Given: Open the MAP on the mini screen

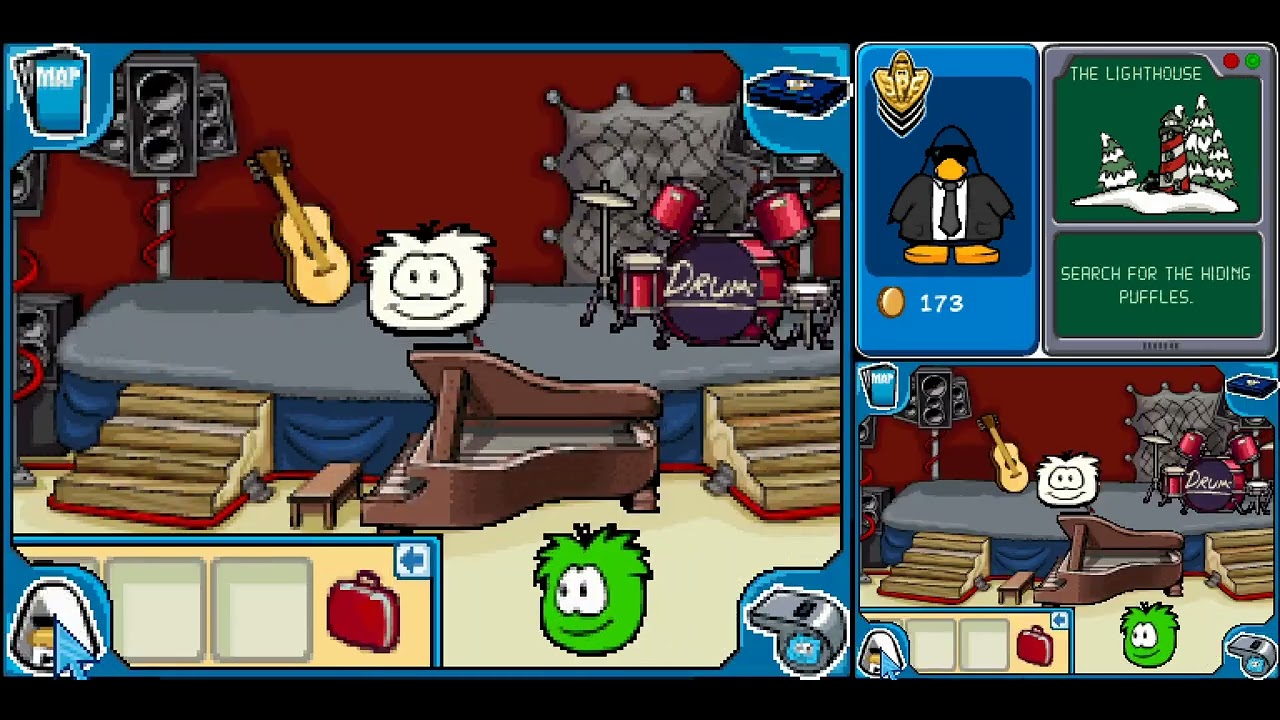Looking at the screenshot, I should [880, 385].
